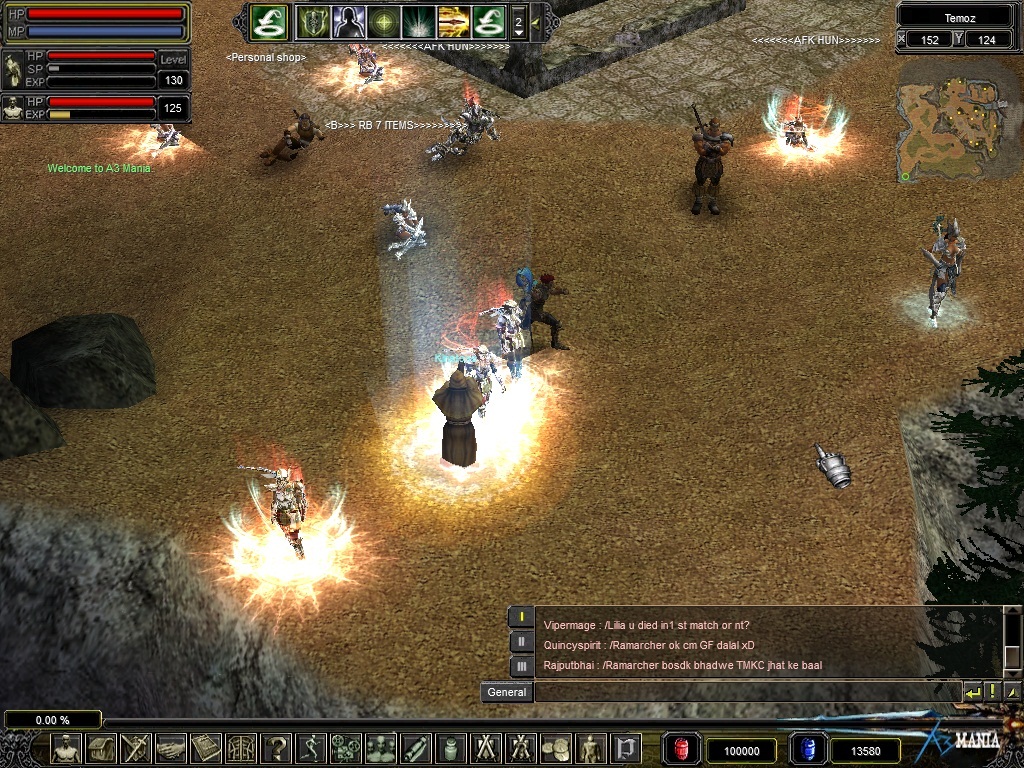Cast the white light burst skill

click(x=418, y=21)
